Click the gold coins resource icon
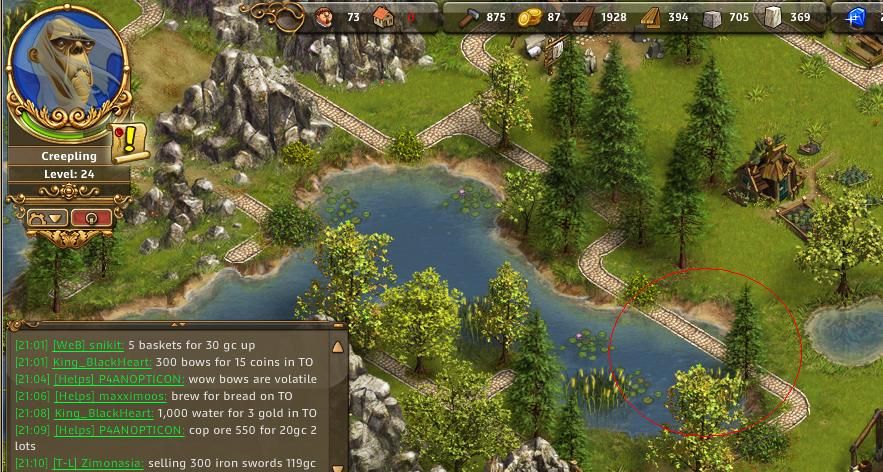Screen dimensions: 883x472 (527, 16)
